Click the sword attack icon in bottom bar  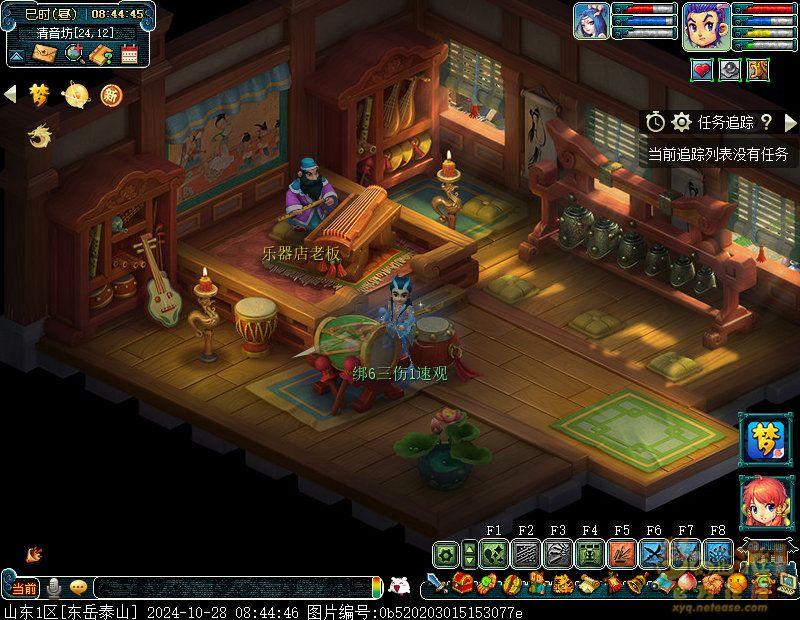pos(437,583)
